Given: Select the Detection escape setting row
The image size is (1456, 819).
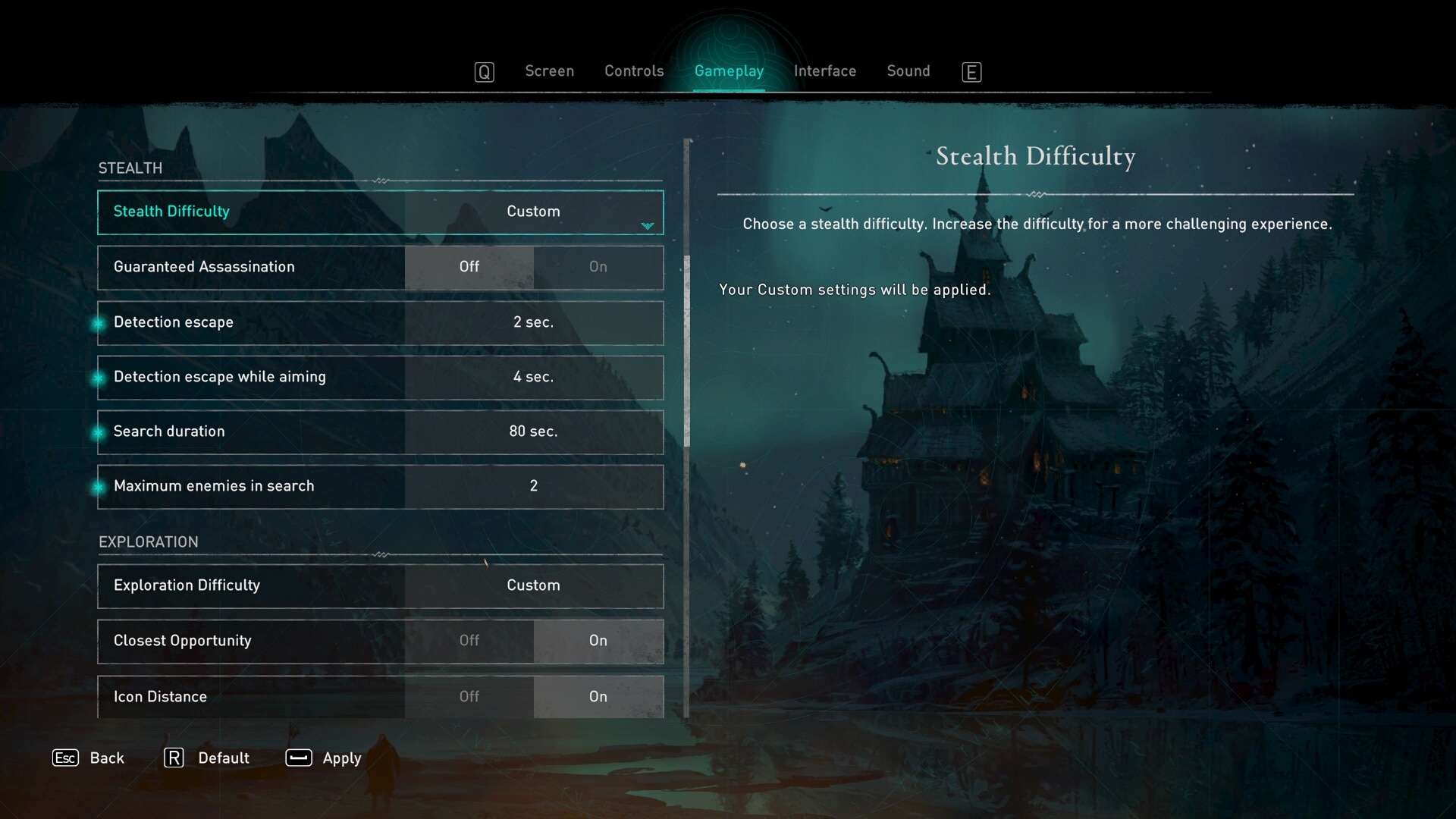Looking at the screenshot, I should pyautogui.click(x=381, y=322).
